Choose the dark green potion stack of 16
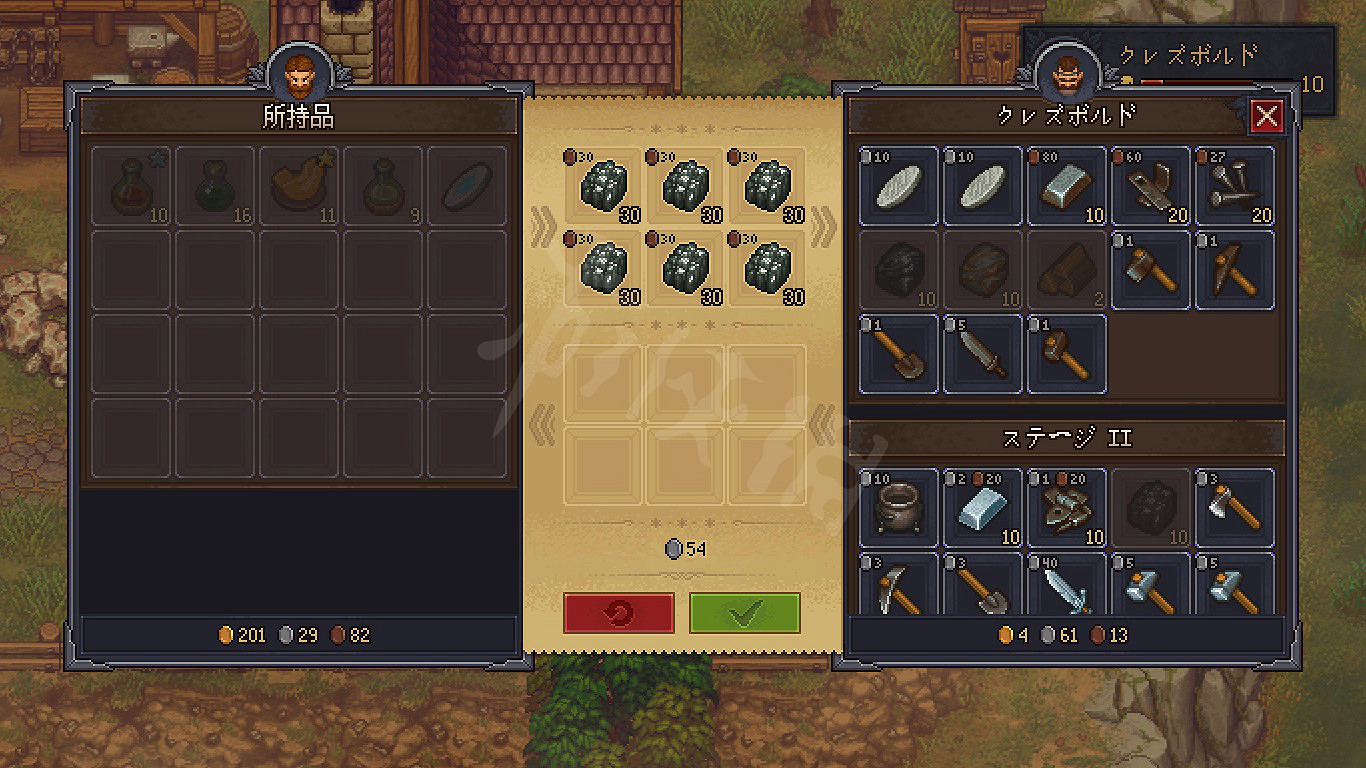Viewport: 1366px width, 768px height. 215,186
